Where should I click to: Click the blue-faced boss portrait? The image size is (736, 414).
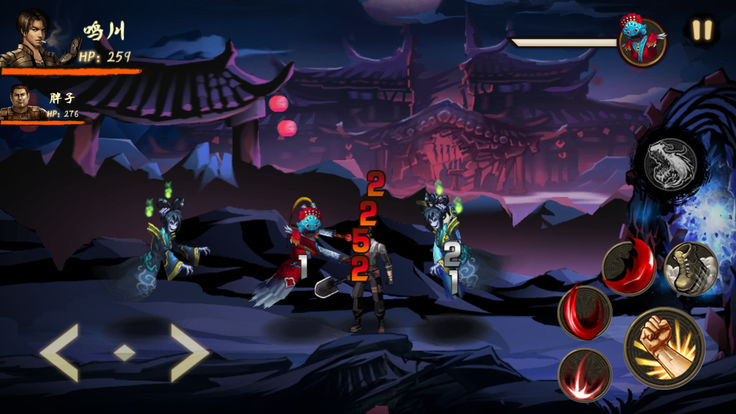[x=641, y=43]
